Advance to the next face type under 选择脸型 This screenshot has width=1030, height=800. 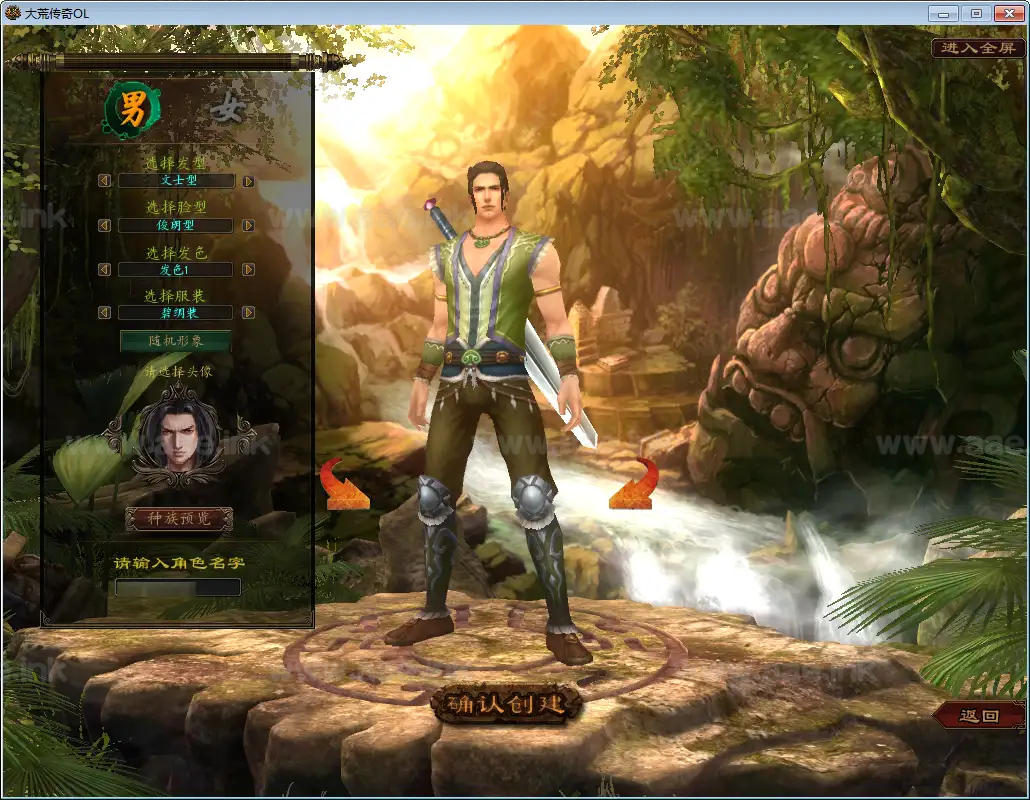coord(248,226)
